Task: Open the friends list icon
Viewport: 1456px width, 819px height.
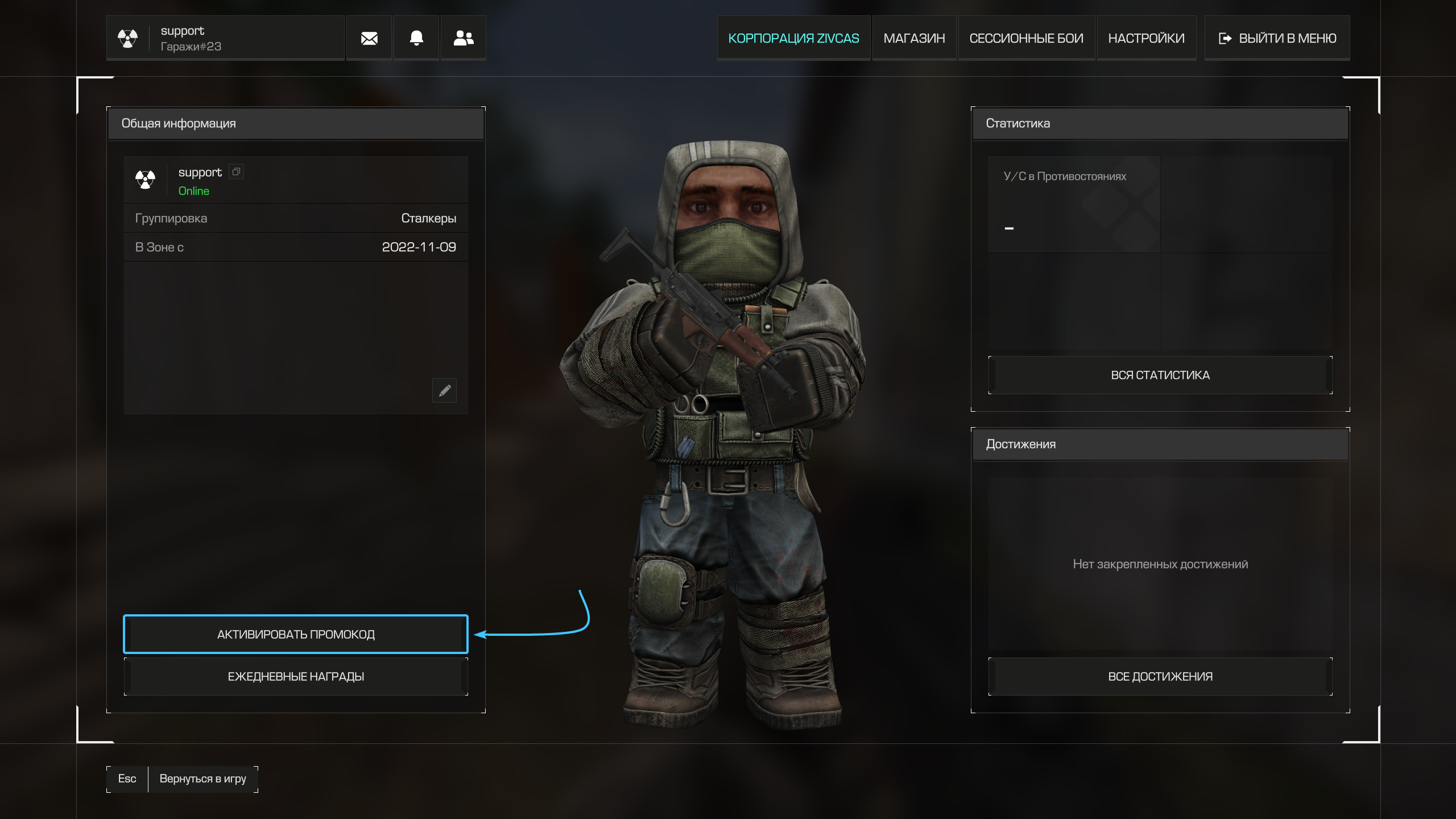Action: (x=464, y=38)
